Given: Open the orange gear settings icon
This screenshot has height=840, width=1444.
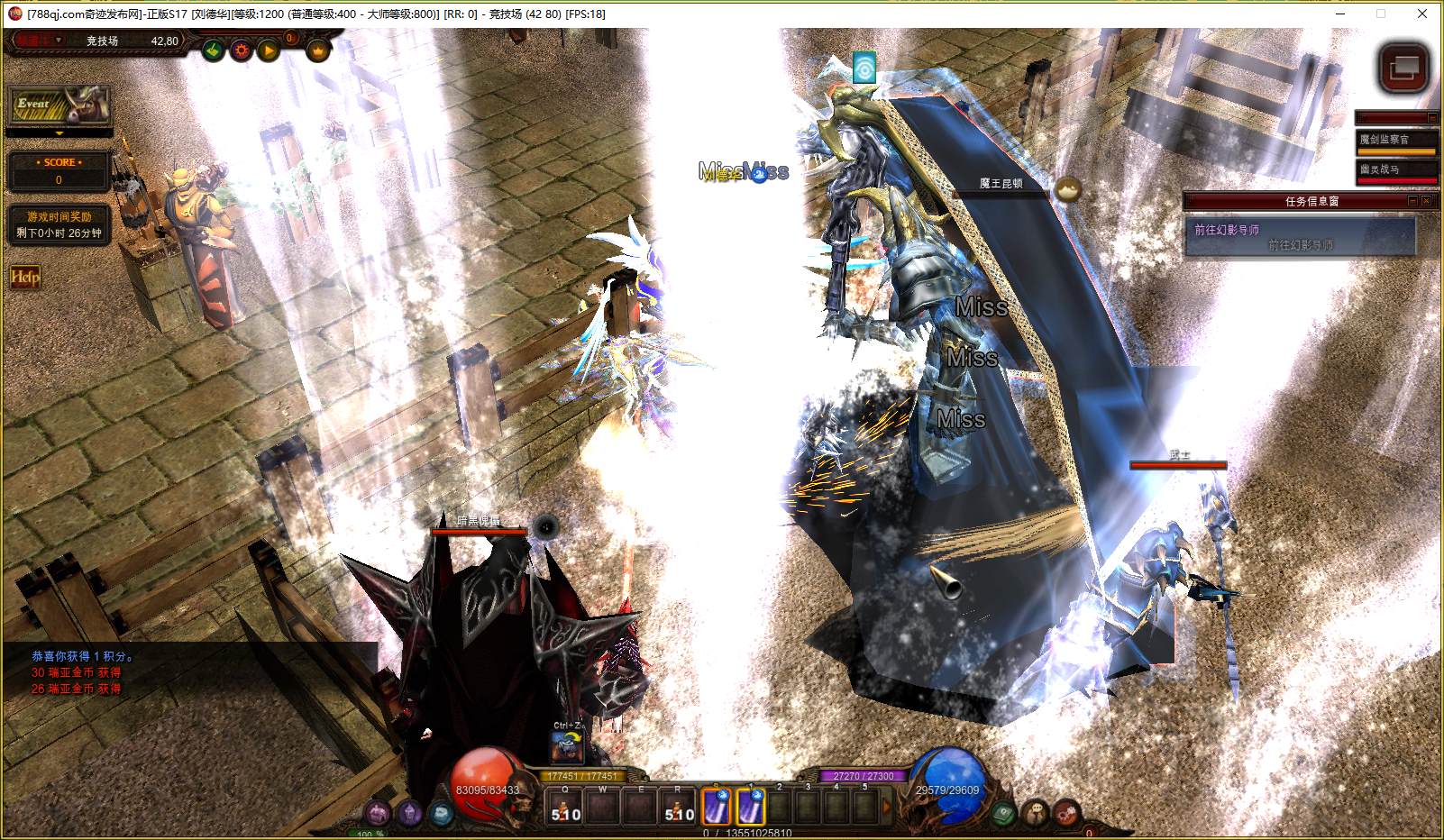Looking at the screenshot, I should (241, 50).
